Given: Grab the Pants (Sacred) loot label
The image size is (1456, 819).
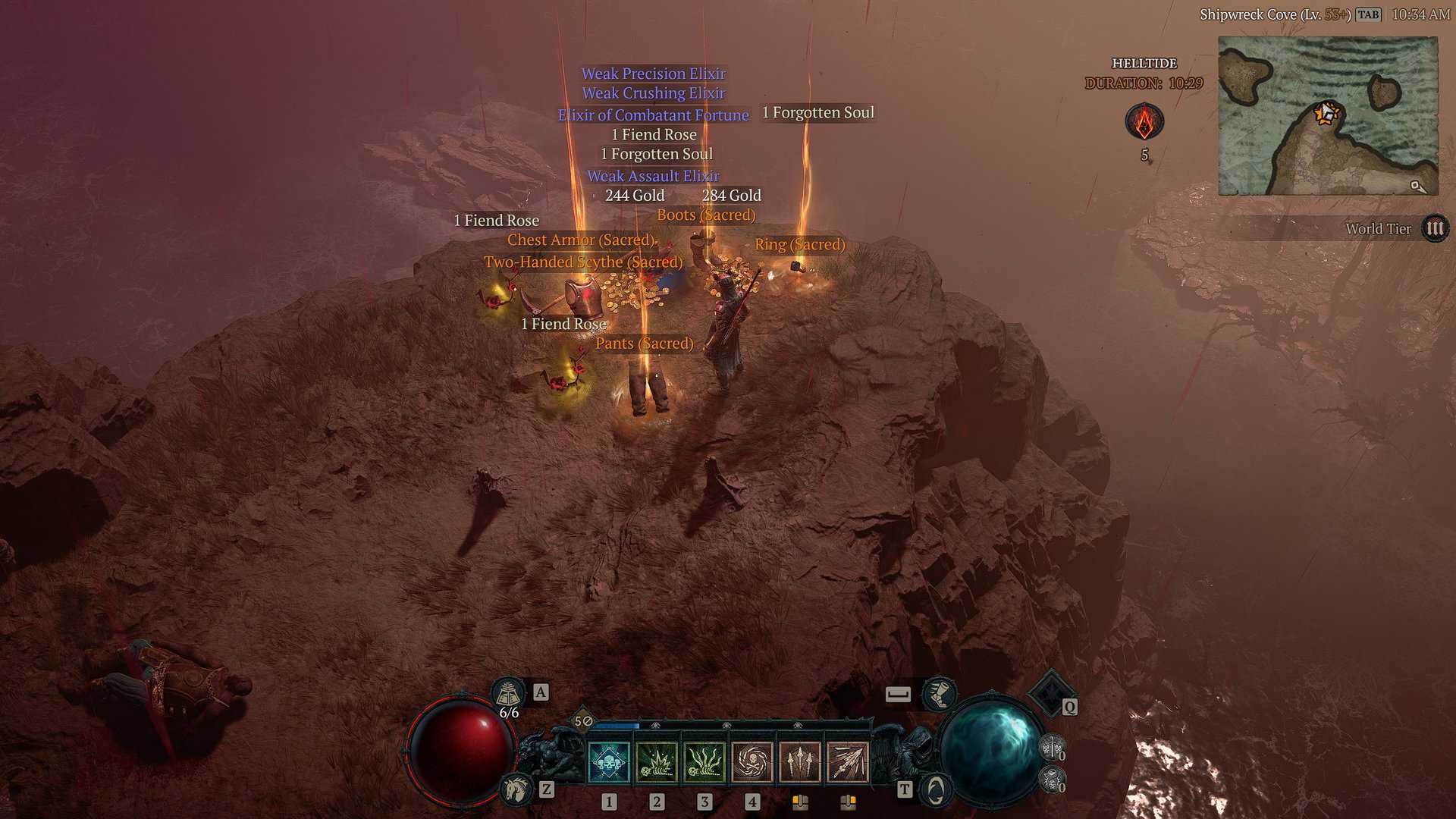Looking at the screenshot, I should click(x=644, y=344).
